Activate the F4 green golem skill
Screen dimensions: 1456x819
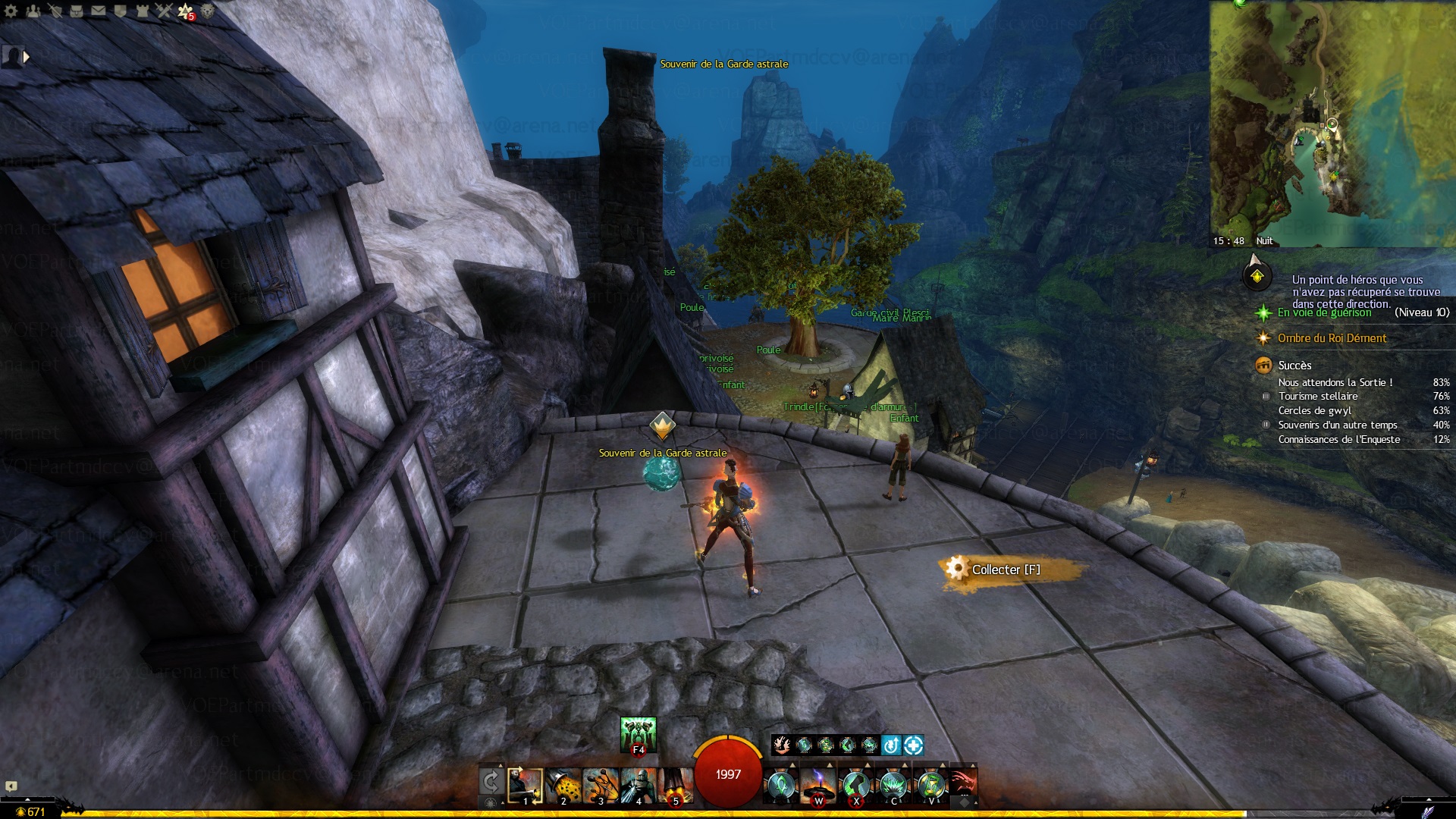pyautogui.click(x=638, y=734)
